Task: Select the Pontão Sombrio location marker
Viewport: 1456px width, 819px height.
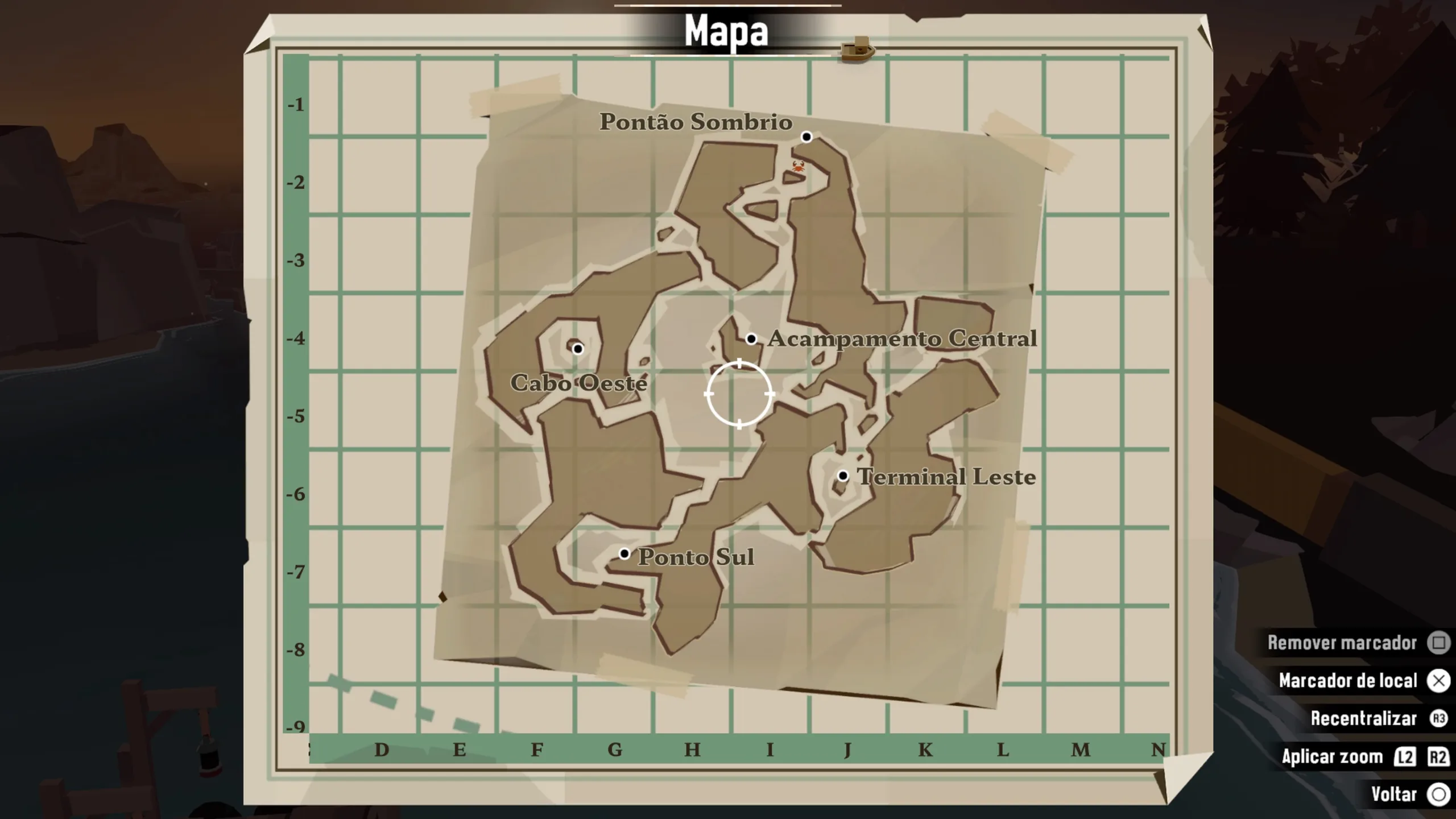Action: [x=806, y=137]
